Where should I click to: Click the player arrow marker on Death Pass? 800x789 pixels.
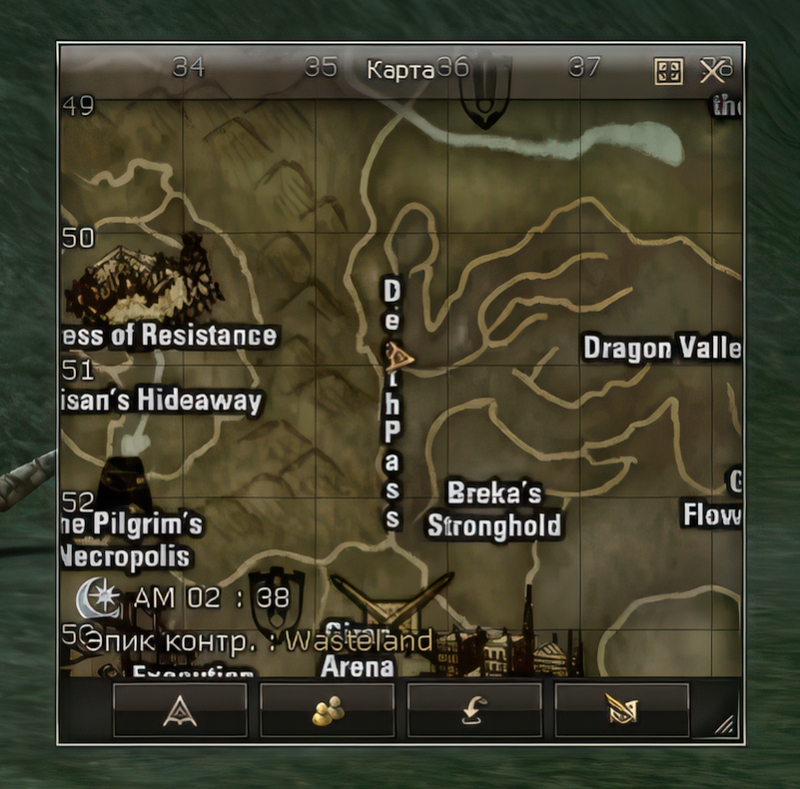point(402,355)
